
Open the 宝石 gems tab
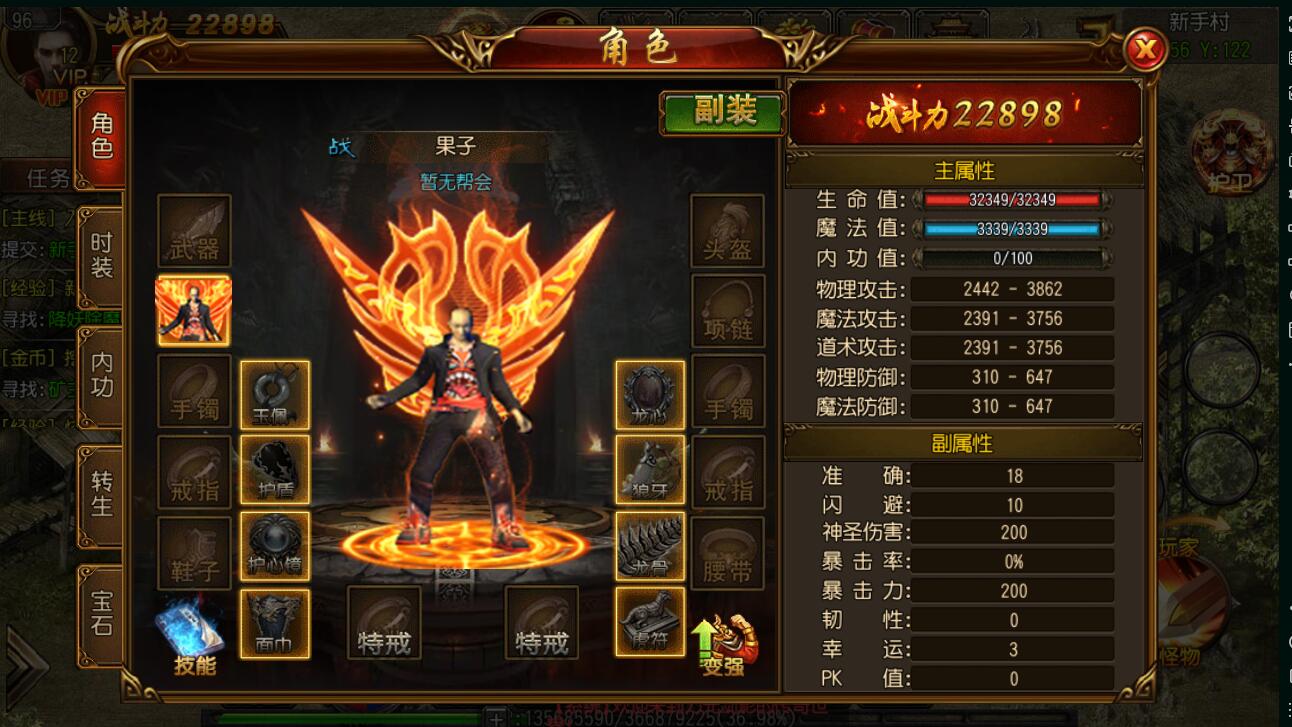(102, 613)
